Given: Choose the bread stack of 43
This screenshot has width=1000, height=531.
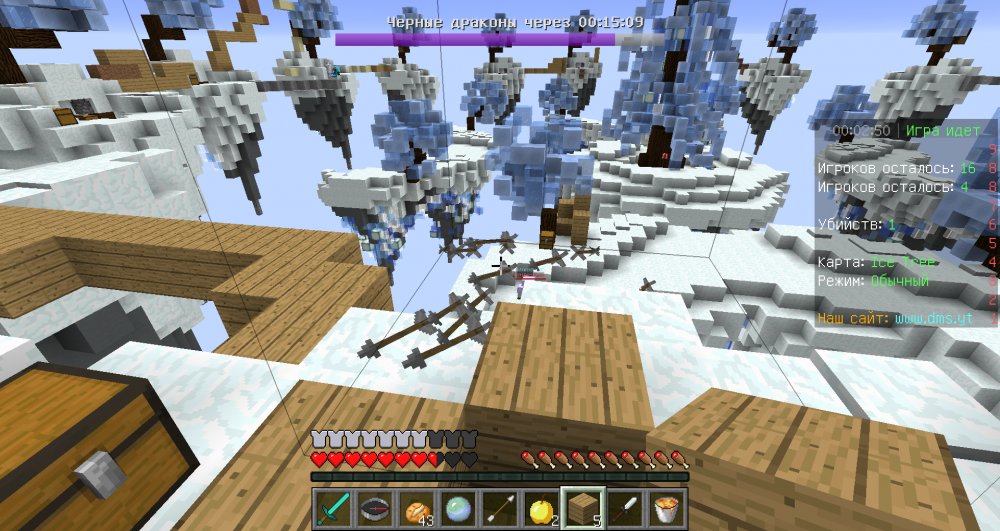Looking at the screenshot, I should pyautogui.click(x=417, y=508).
